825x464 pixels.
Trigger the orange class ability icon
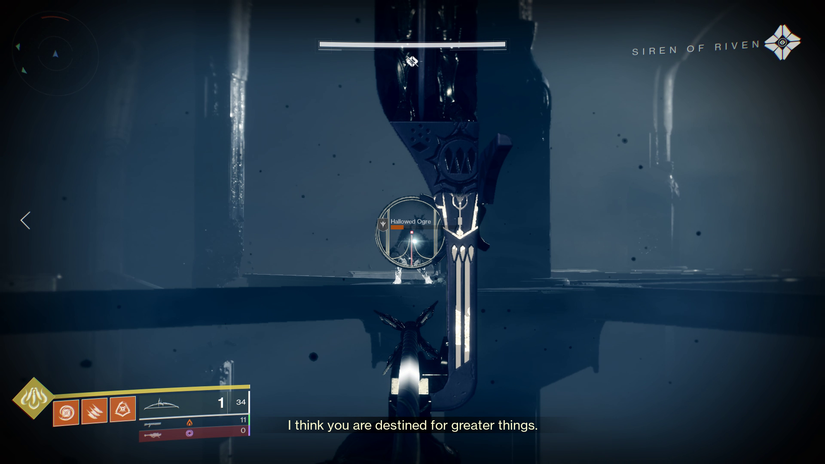(122, 409)
